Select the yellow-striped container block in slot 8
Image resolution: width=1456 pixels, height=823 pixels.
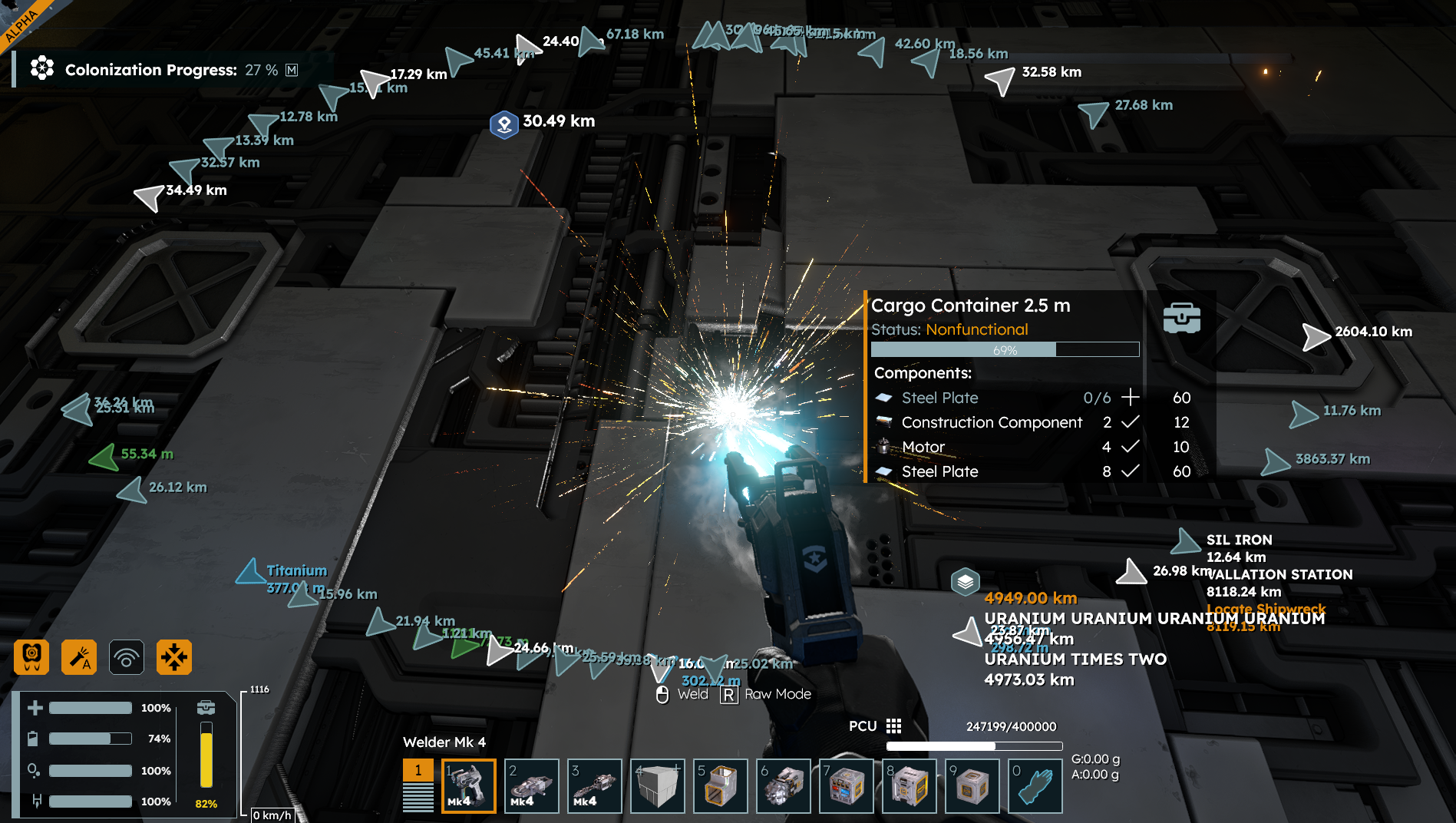tap(909, 785)
